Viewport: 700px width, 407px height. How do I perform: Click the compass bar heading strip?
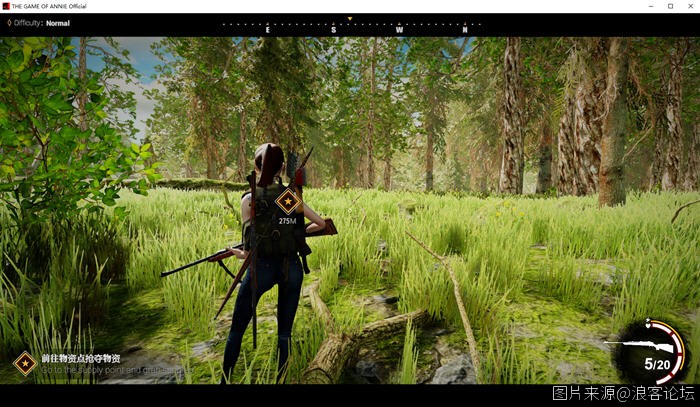point(349,26)
